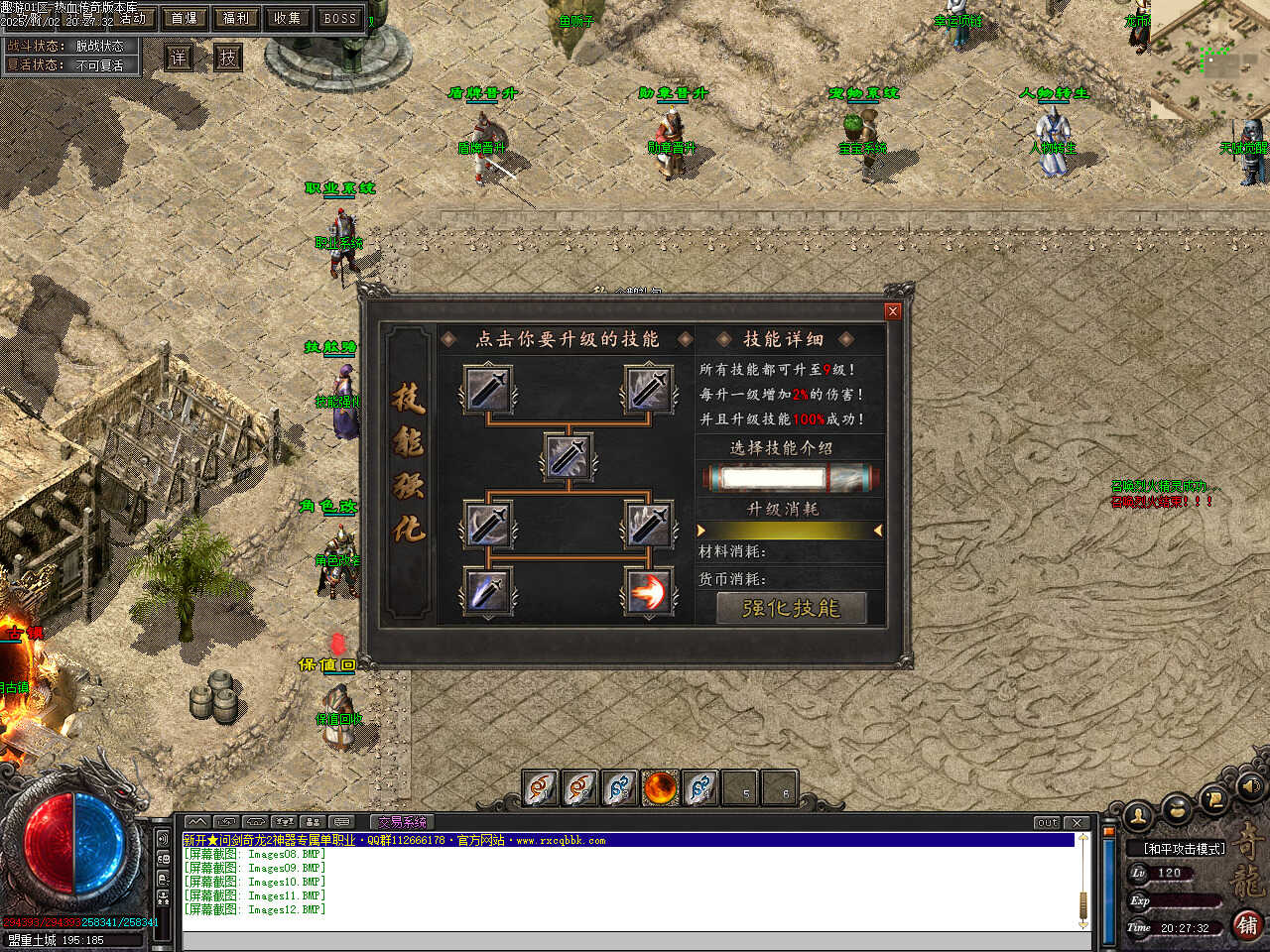The width and height of the screenshot is (1270, 952).
Task: Close the skill enhancement window
Action: click(x=892, y=311)
